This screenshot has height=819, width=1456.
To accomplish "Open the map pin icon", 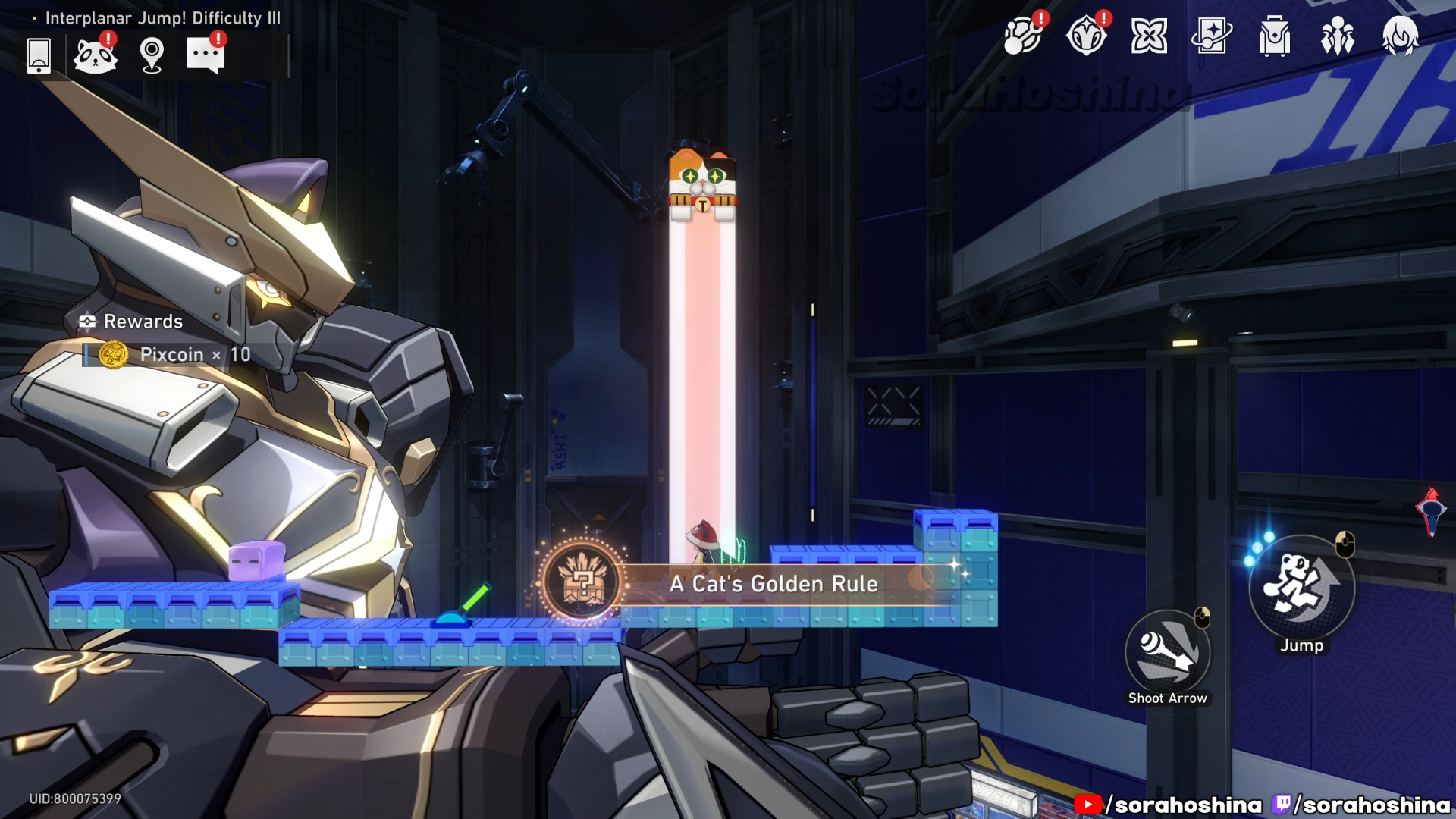I will 152,55.
